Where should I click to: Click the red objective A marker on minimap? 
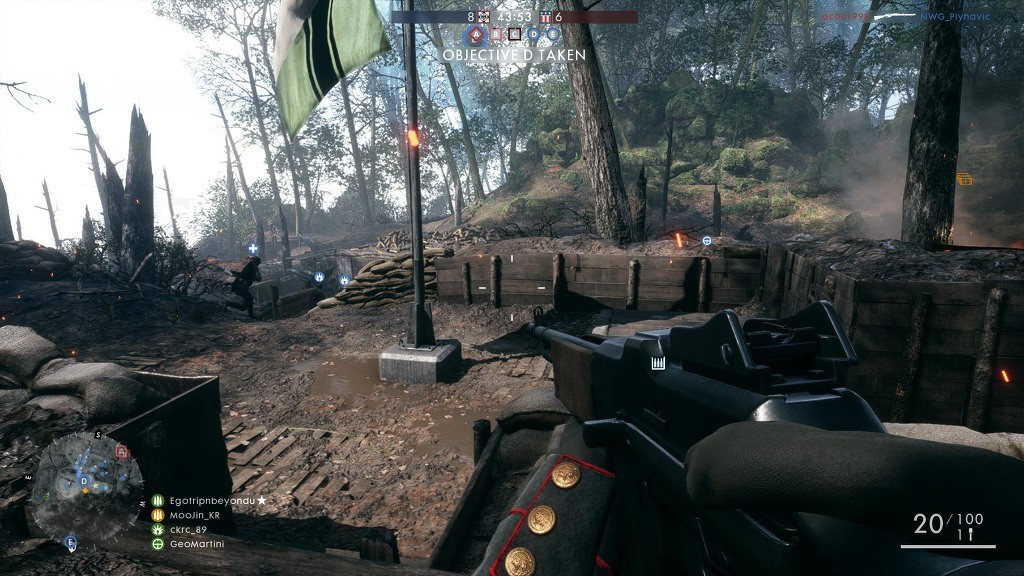(122, 452)
